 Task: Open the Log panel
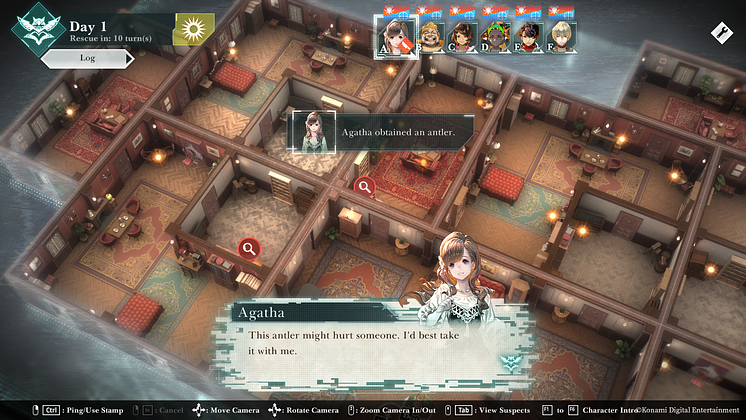pyautogui.click(x=88, y=58)
